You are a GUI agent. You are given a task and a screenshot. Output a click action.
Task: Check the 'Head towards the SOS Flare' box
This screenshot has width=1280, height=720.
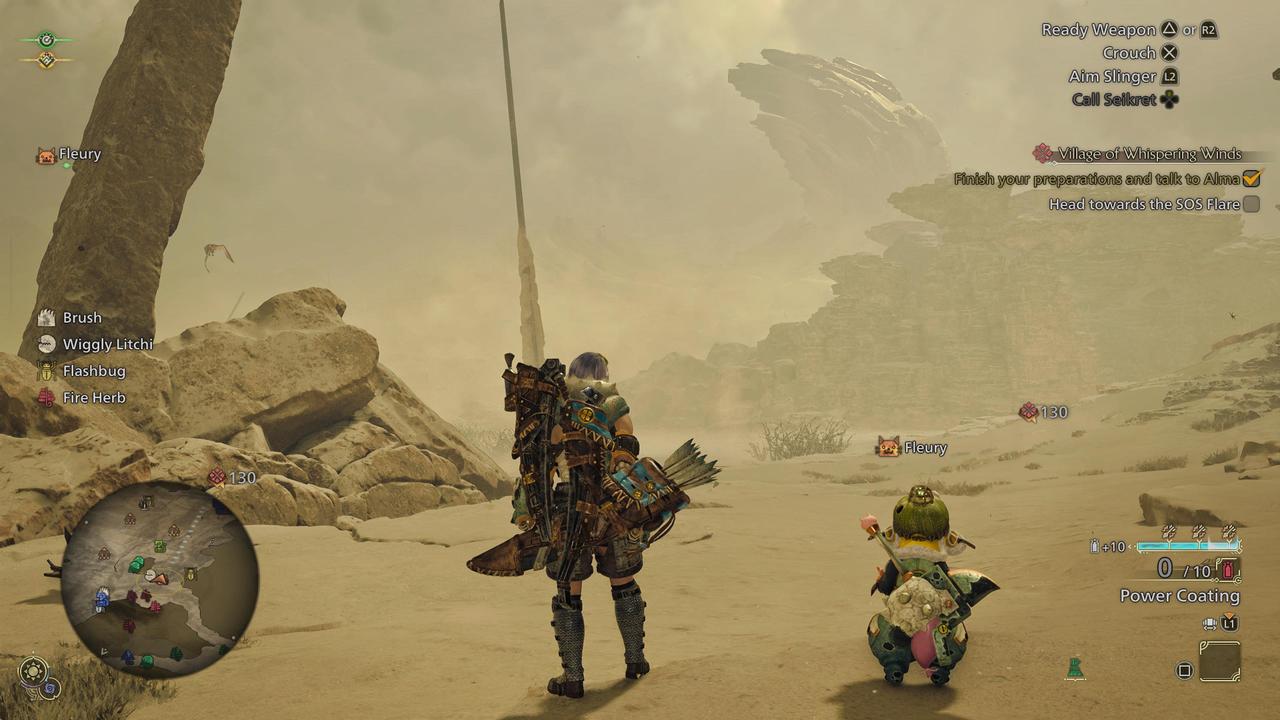(x=1249, y=204)
